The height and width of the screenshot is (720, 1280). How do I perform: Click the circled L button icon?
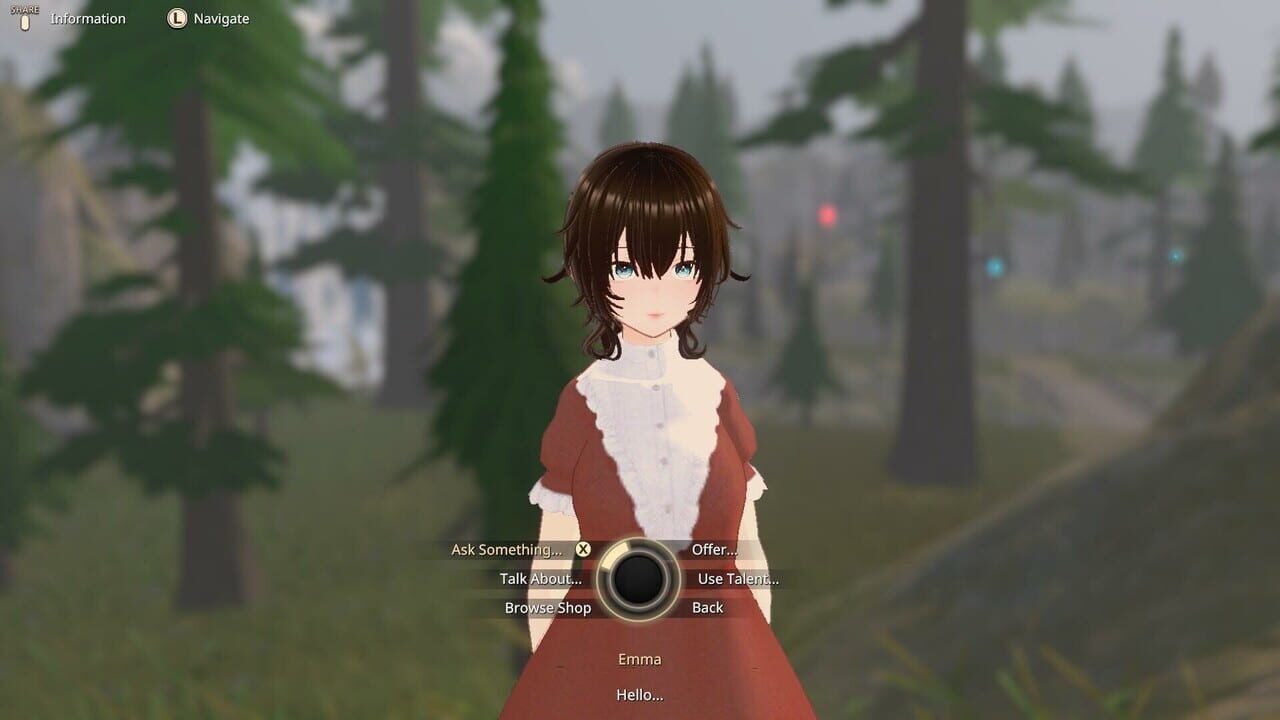[x=176, y=18]
